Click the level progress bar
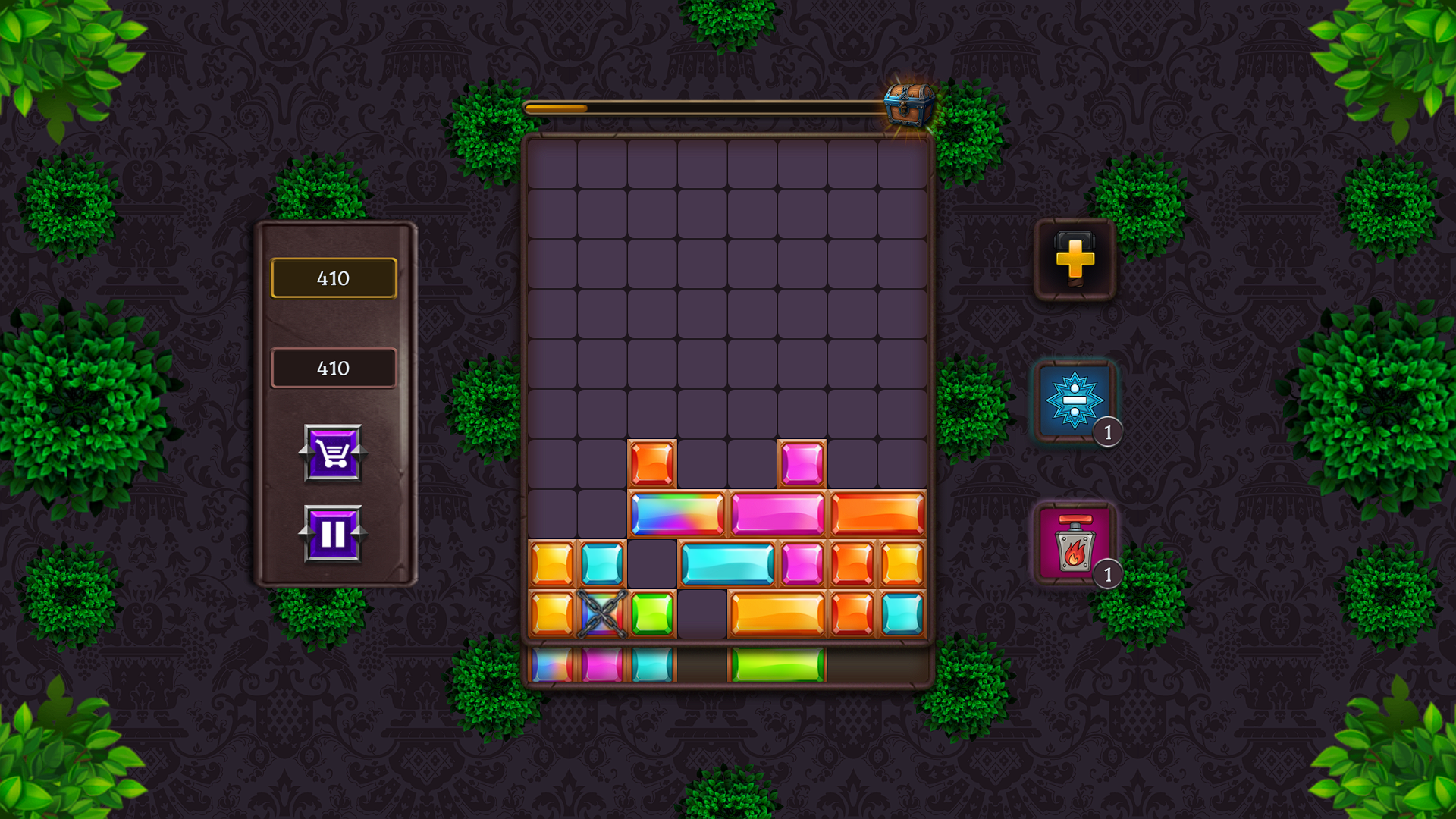This screenshot has height=819, width=1456. [x=705, y=108]
